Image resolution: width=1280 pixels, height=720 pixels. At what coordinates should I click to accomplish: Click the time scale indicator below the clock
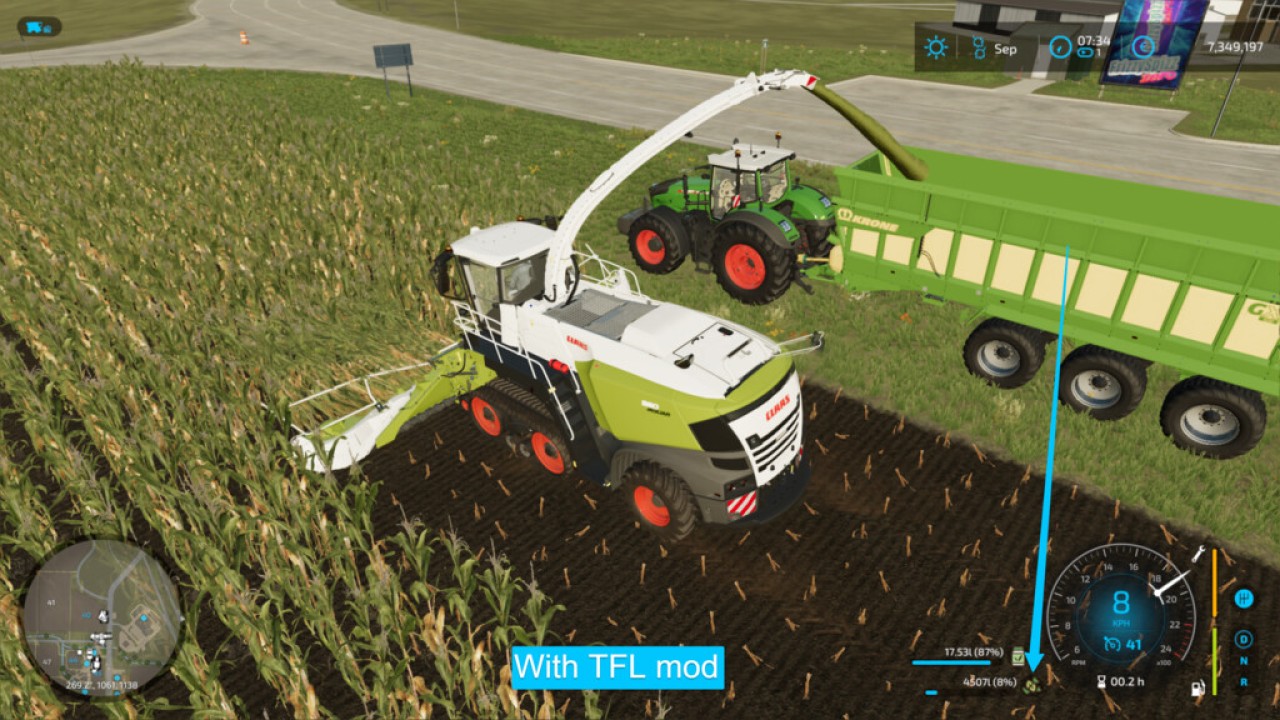[1084, 53]
